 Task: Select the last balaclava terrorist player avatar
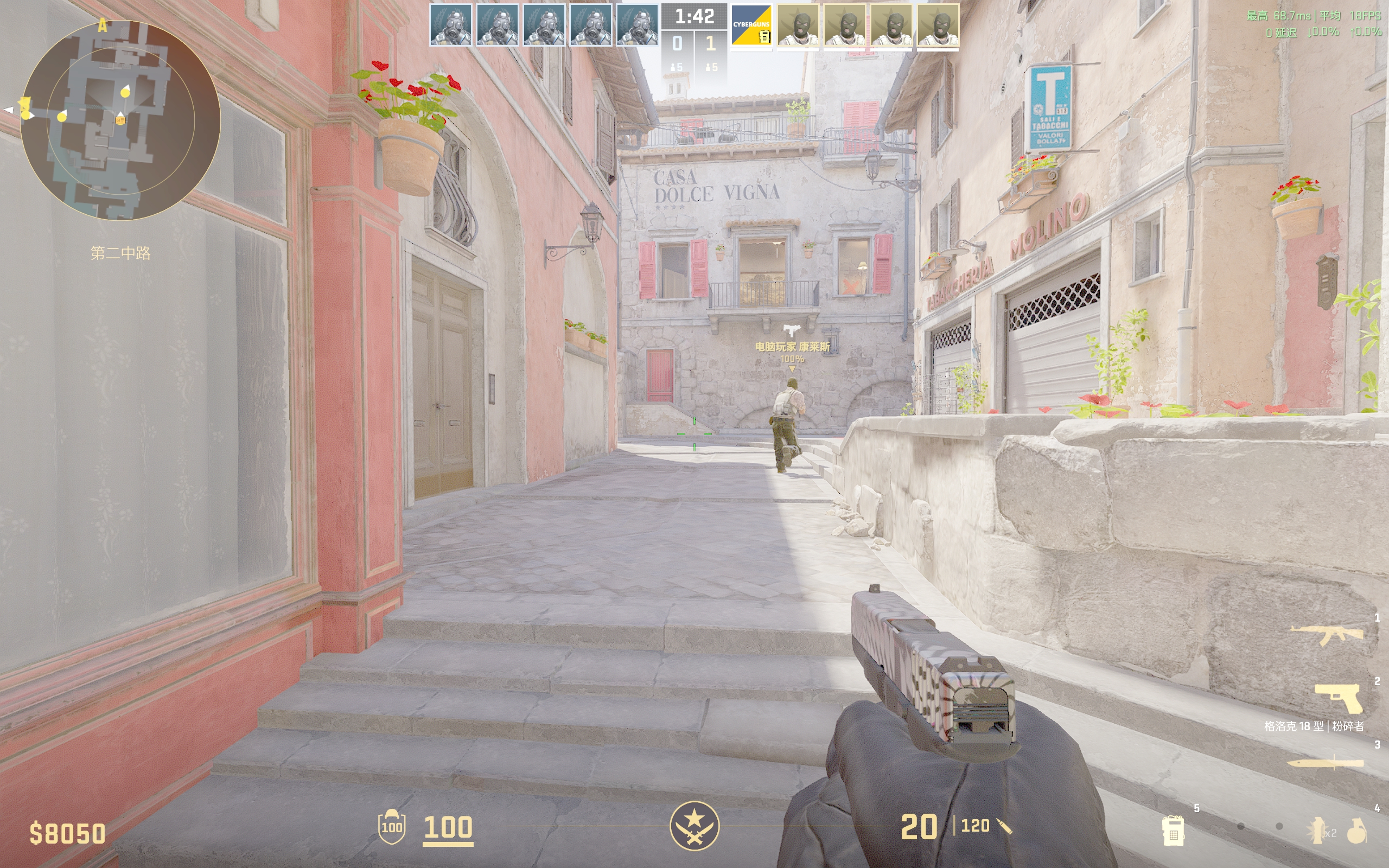tap(938, 25)
